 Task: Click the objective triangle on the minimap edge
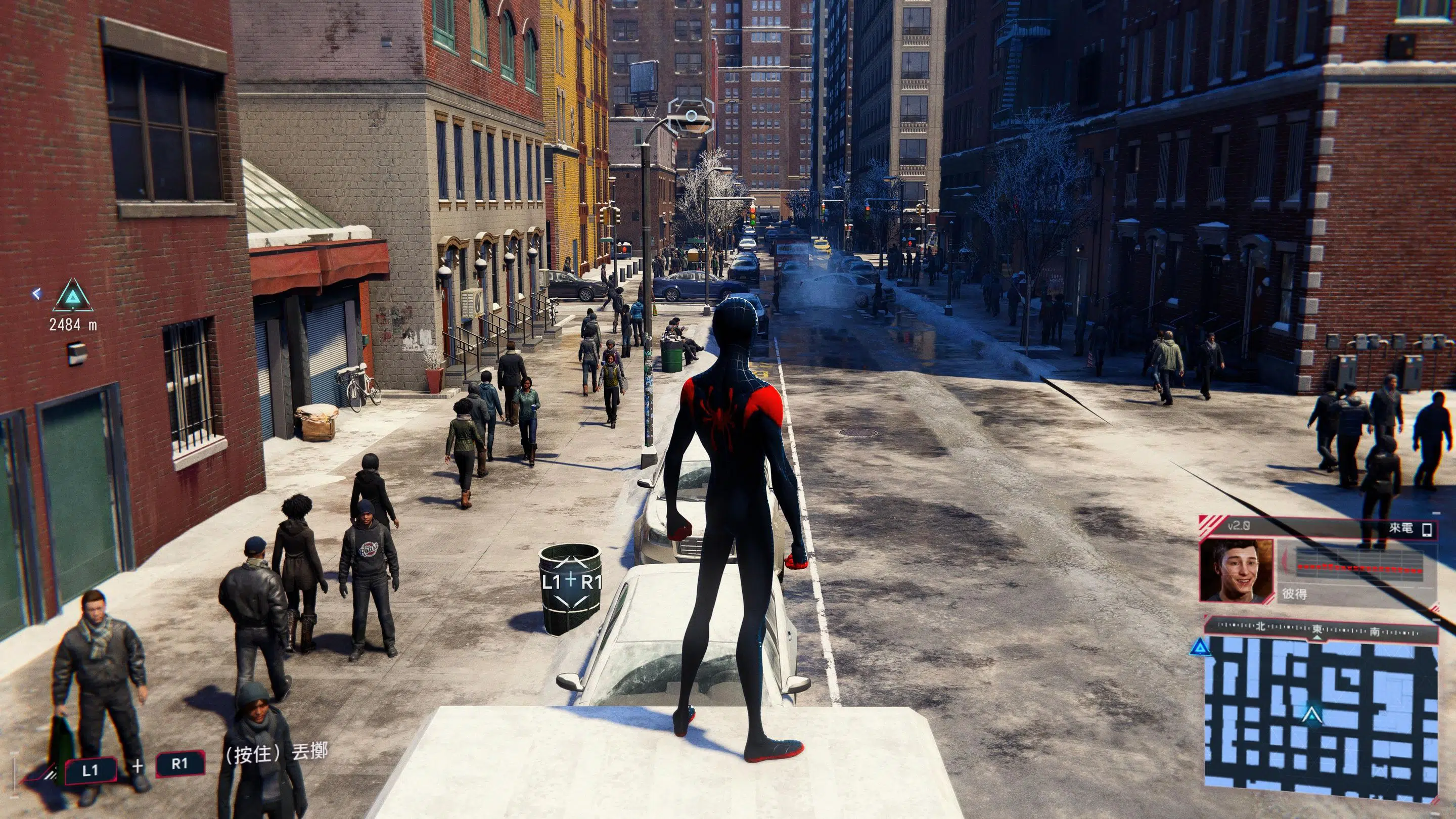pyautogui.click(x=1201, y=647)
